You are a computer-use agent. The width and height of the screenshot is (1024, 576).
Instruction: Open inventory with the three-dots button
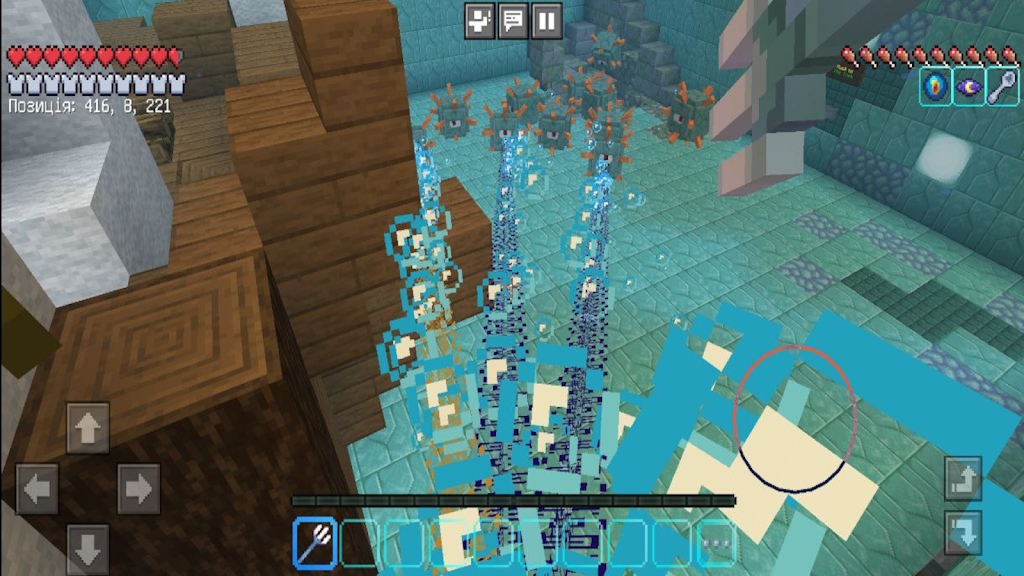pyautogui.click(x=715, y=542)
